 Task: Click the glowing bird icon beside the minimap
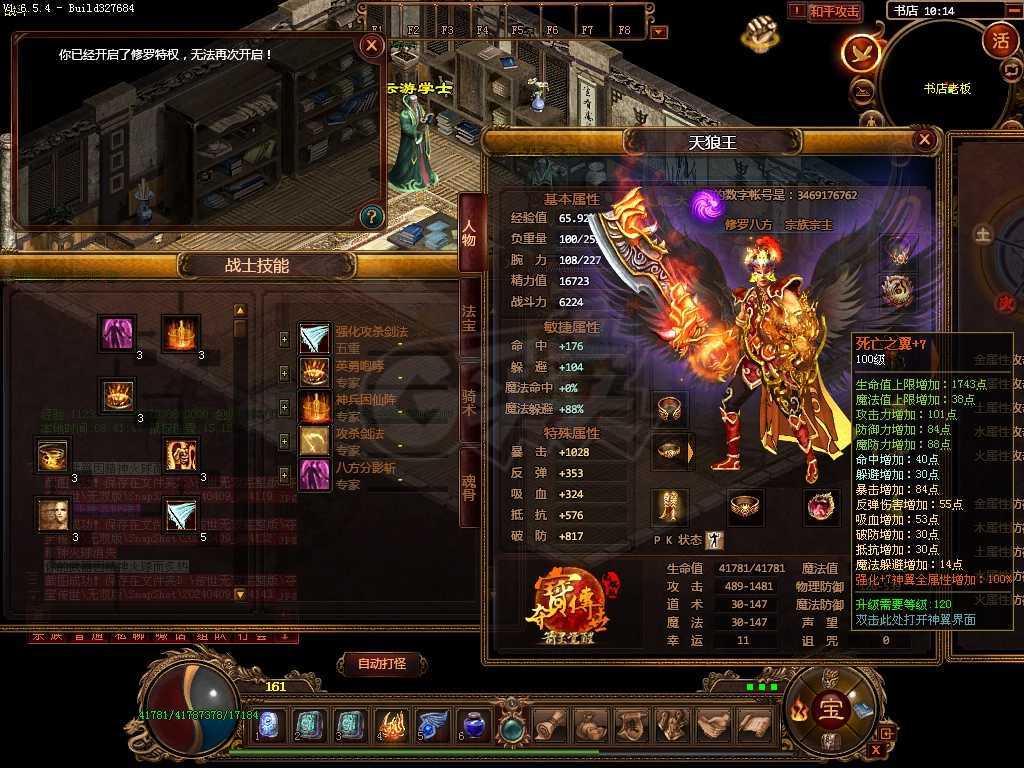pos(861,53)
